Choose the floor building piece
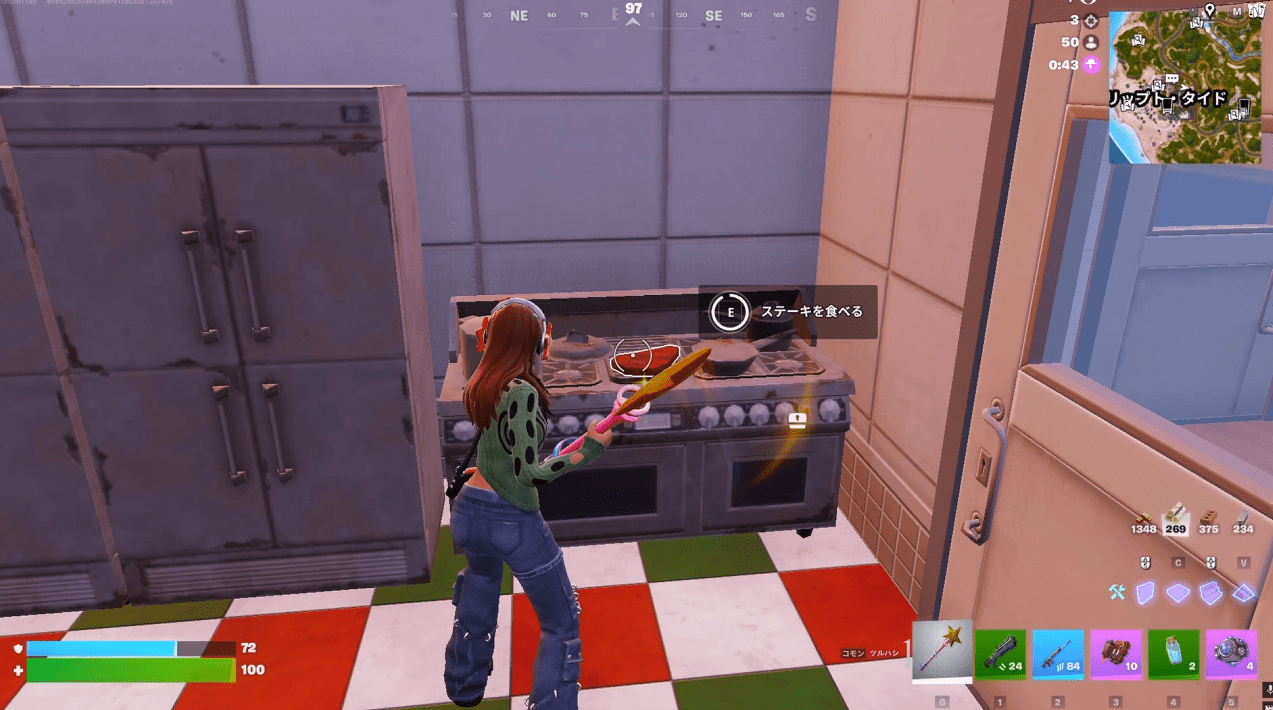1273x710 pixels. (x=1178, y=593)
